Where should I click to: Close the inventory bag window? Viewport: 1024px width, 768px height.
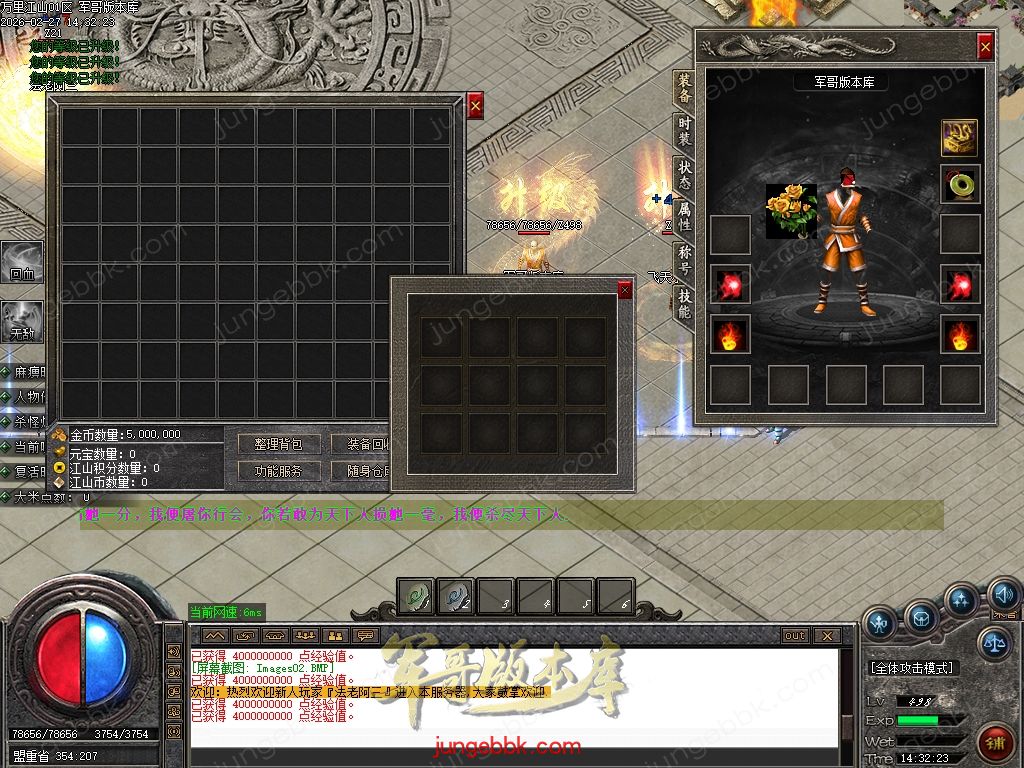(x=475, y=105)
